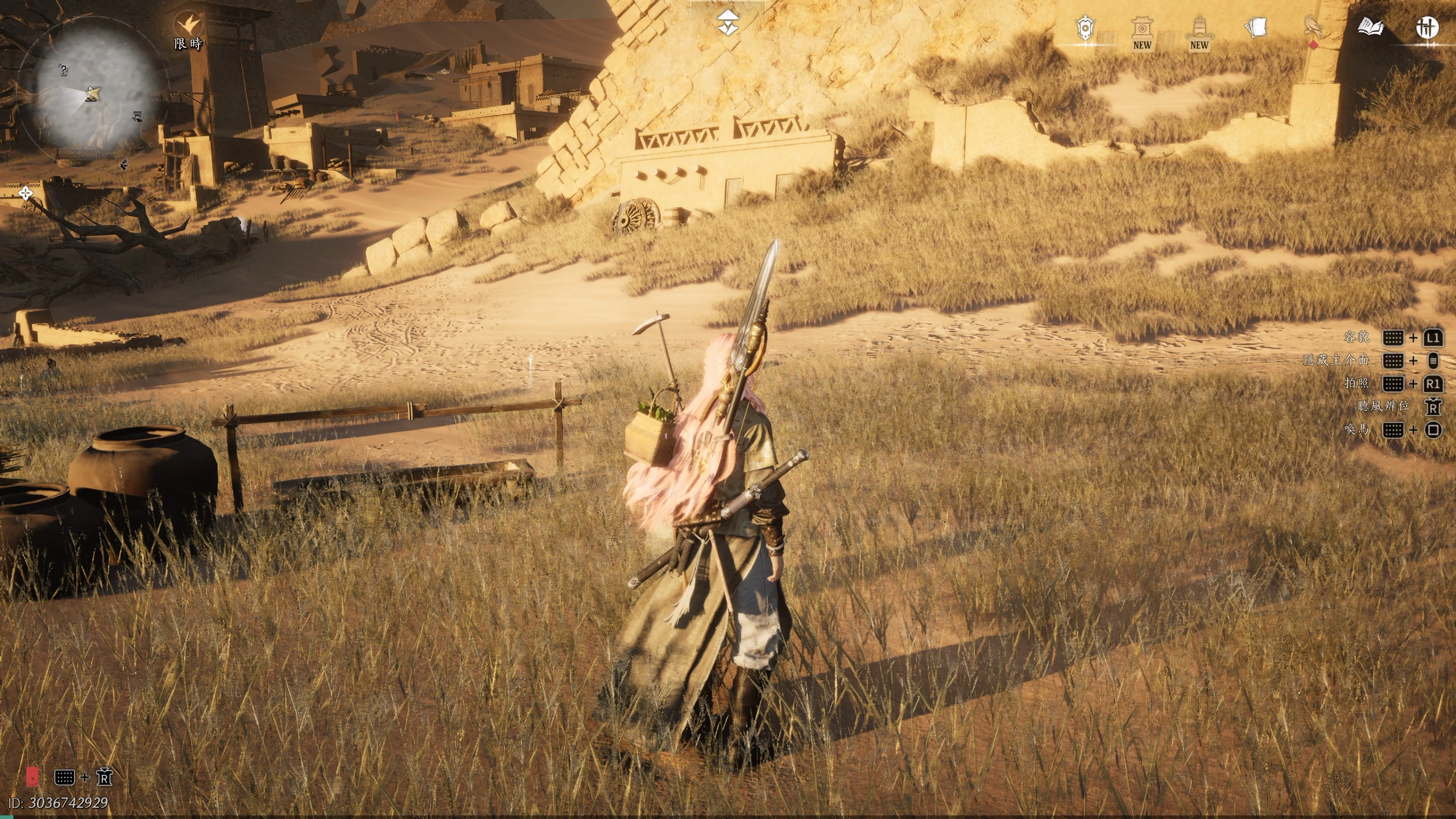1456x819 pixels.
Task: Open the shield emblem icon in top bar
Action: 1085,28
